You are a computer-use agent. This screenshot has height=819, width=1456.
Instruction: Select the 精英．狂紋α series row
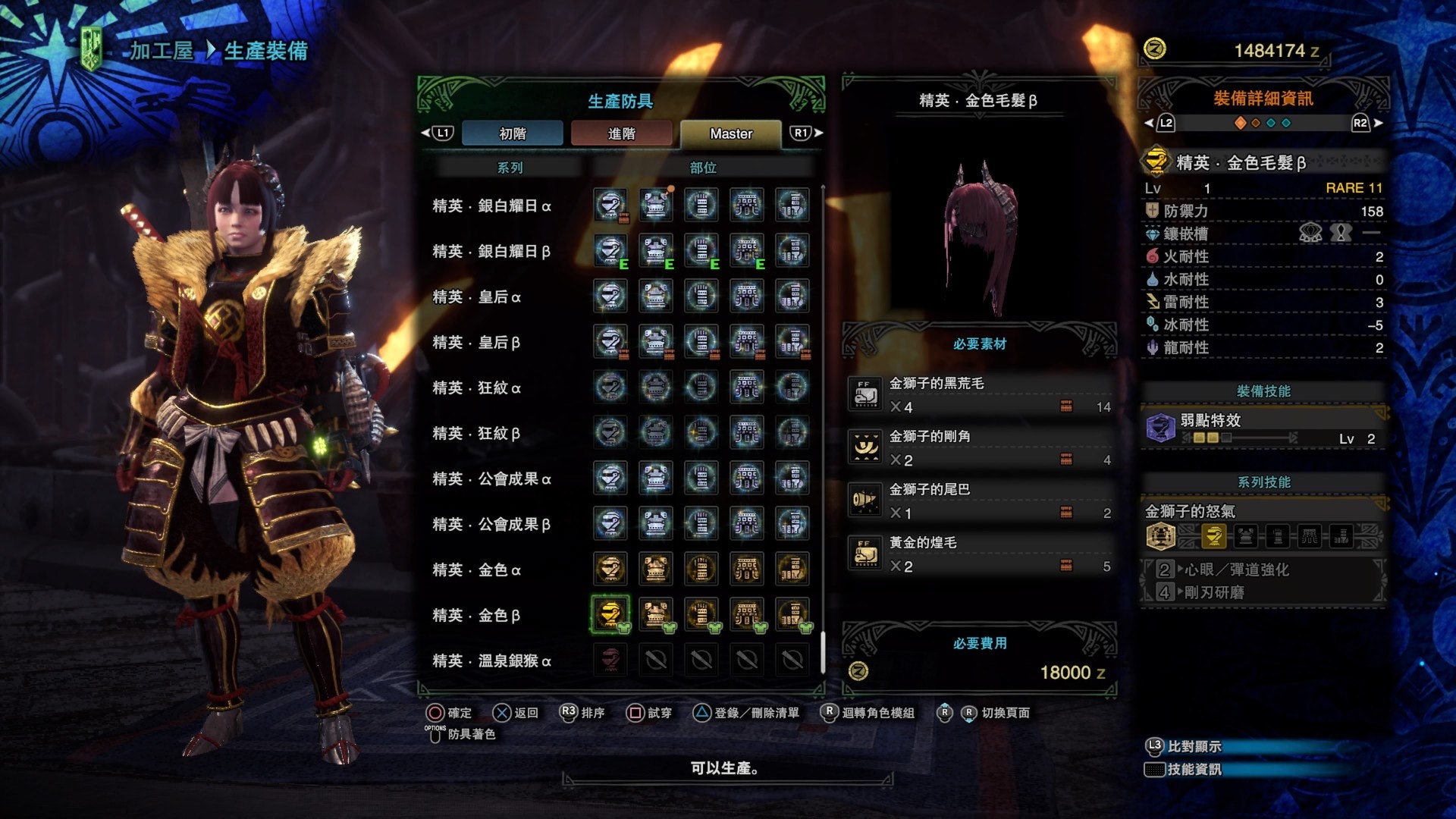(476, 388)
